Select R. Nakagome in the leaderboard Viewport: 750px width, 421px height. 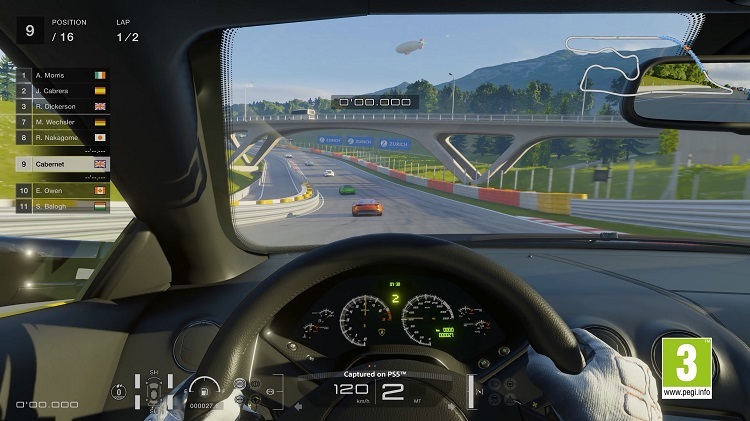click(x=62, y=137)
